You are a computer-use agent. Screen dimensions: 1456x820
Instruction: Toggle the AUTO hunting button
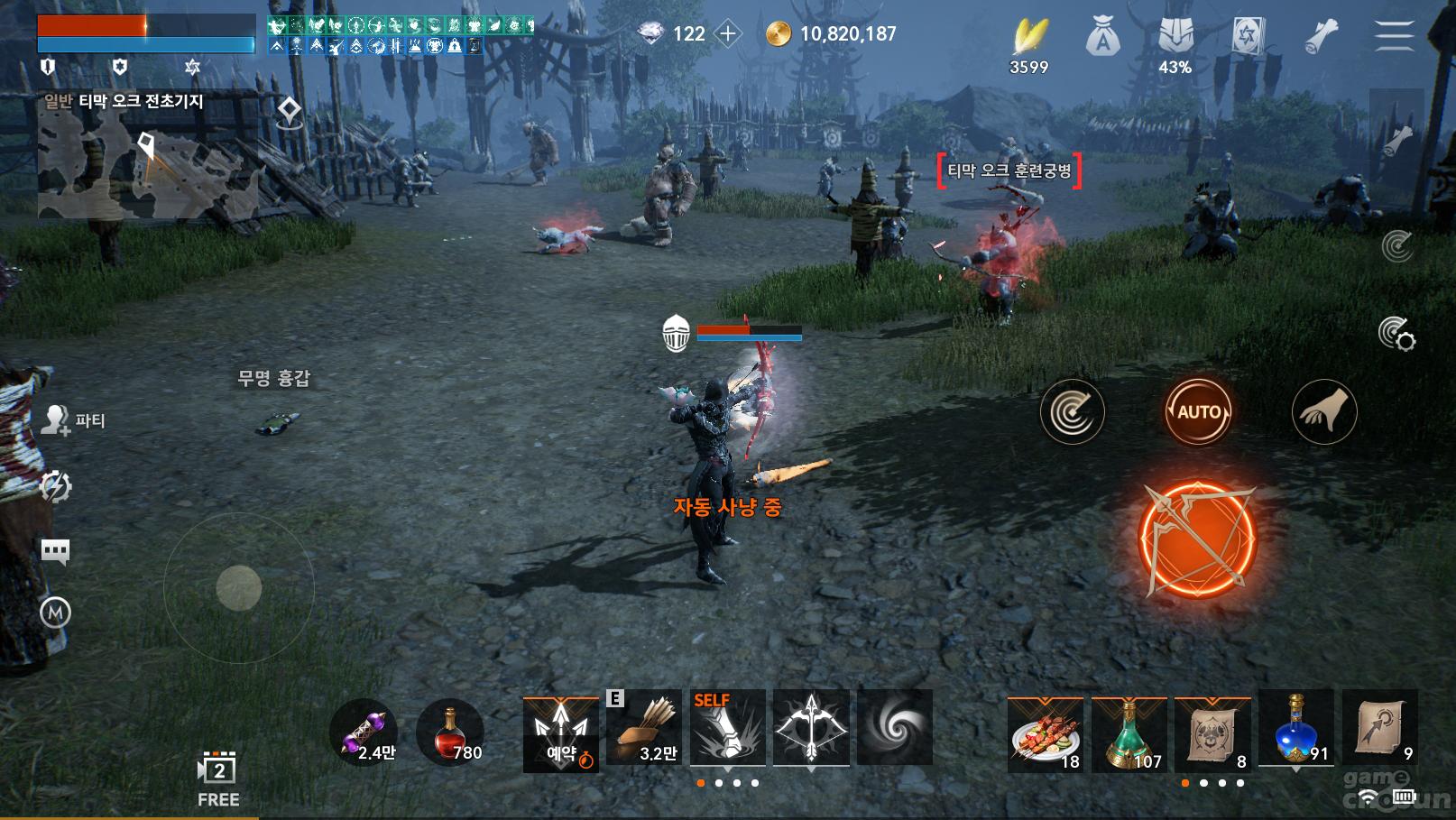1198,412
